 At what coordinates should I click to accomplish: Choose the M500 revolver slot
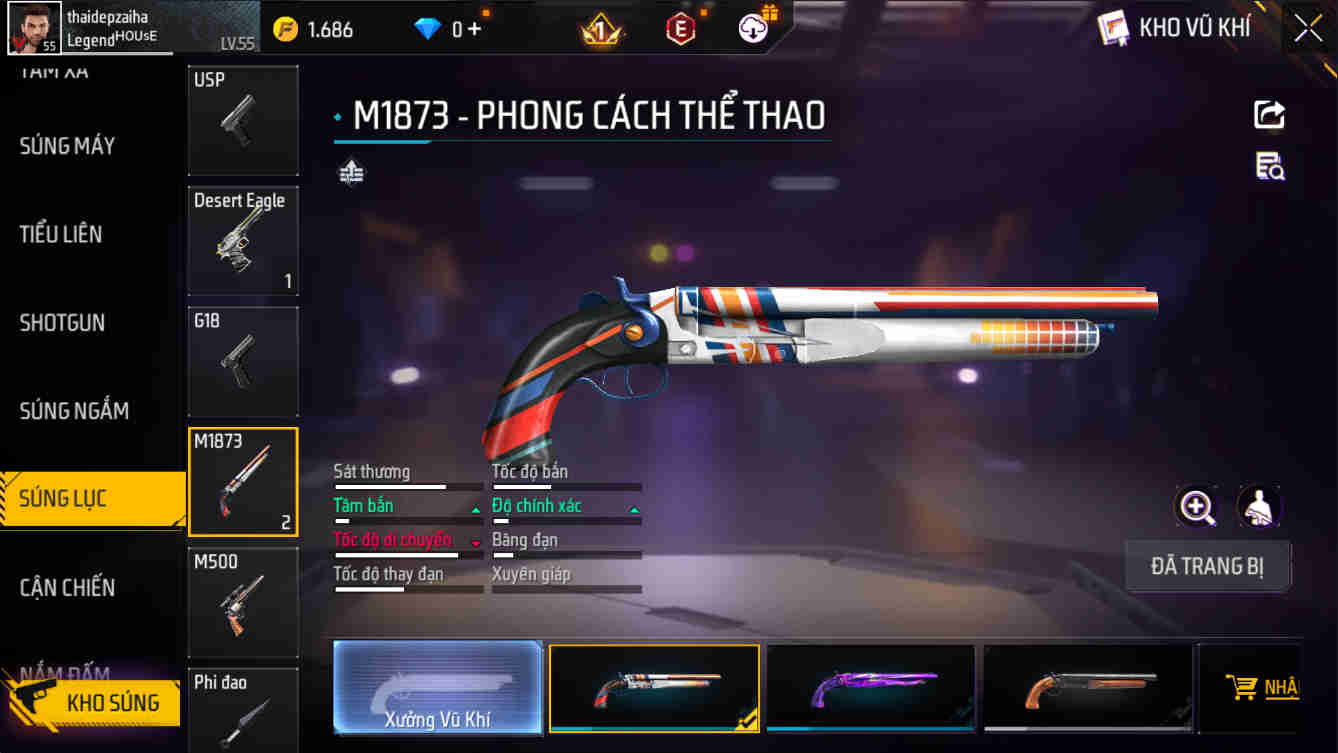coord(243,602)
